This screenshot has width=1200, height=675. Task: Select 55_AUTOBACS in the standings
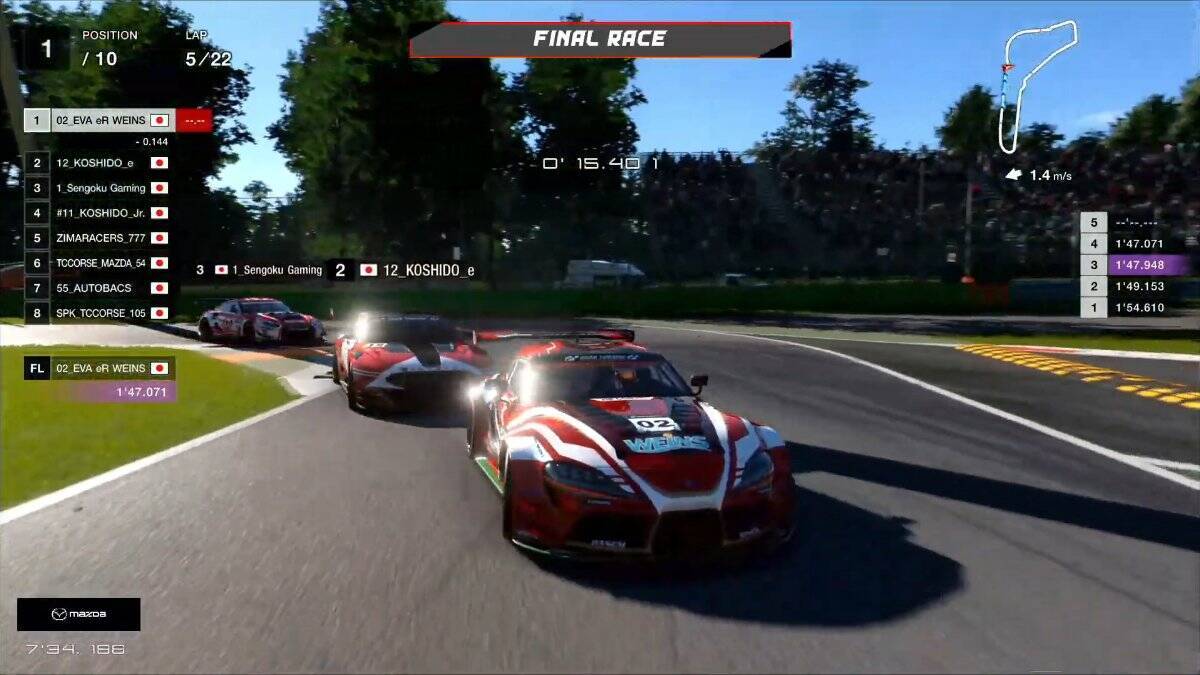point(100,288)
